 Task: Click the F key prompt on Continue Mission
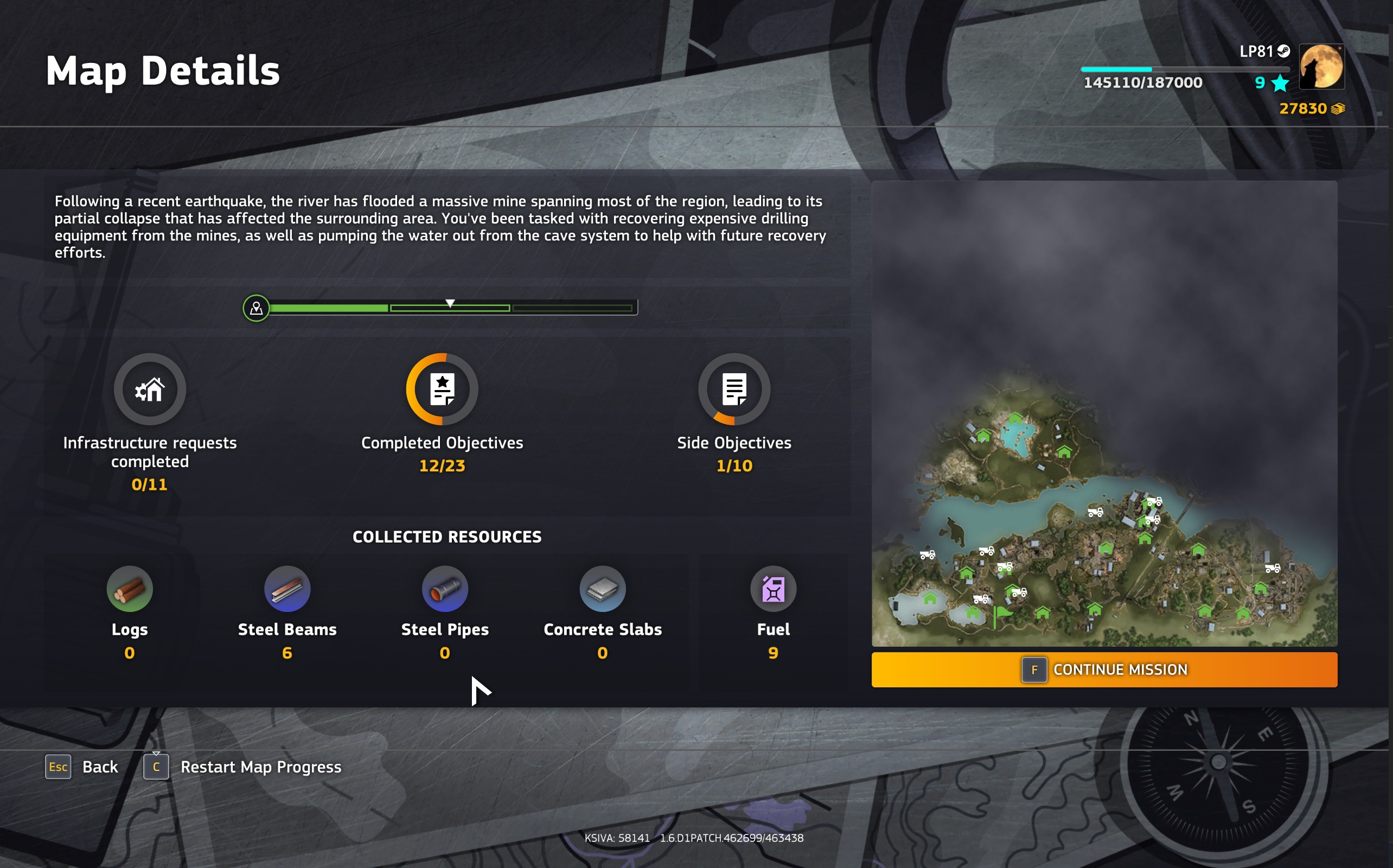(x=1033, y=669)
